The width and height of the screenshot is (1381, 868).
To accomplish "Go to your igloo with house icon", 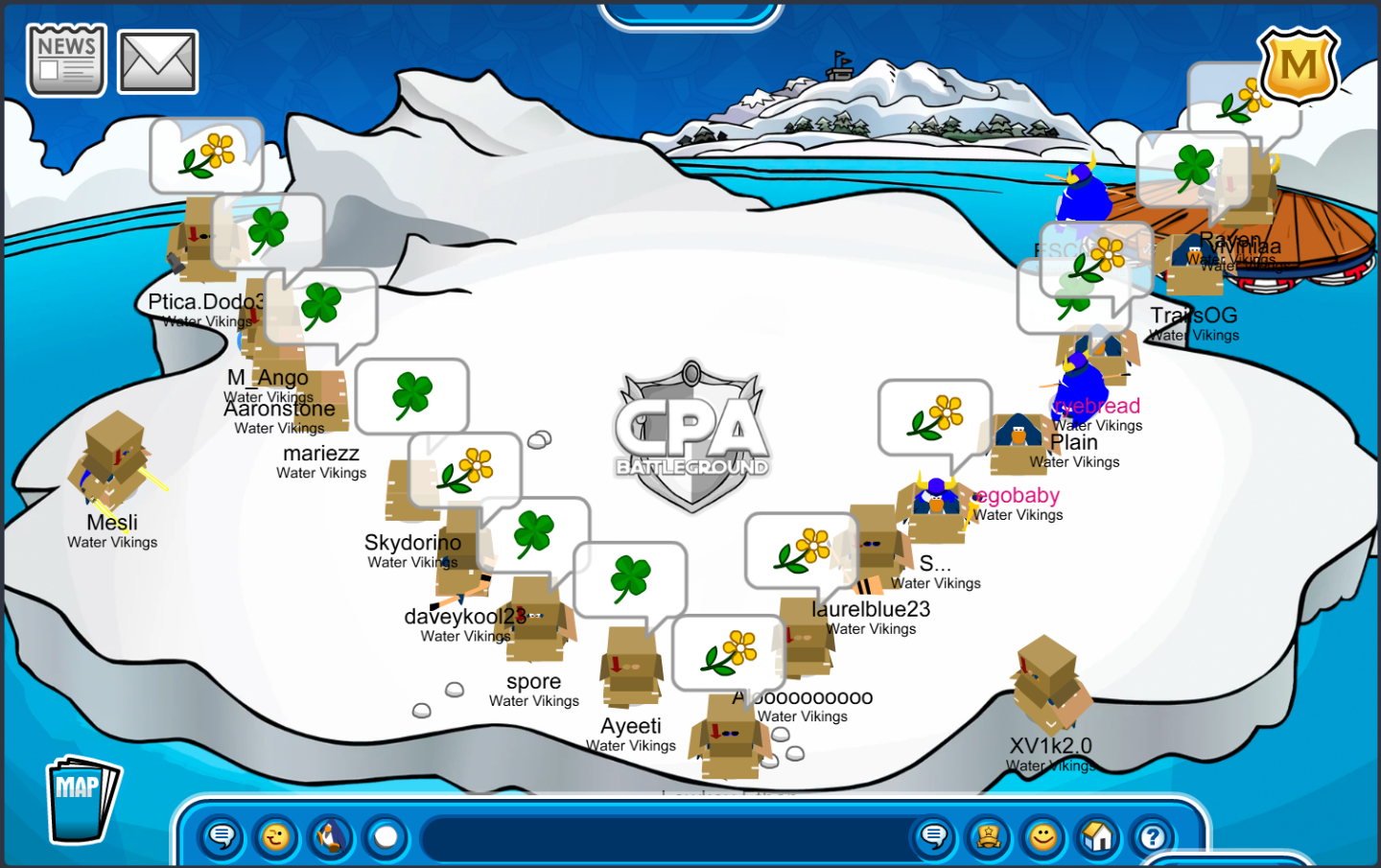I will [1097, 837].
